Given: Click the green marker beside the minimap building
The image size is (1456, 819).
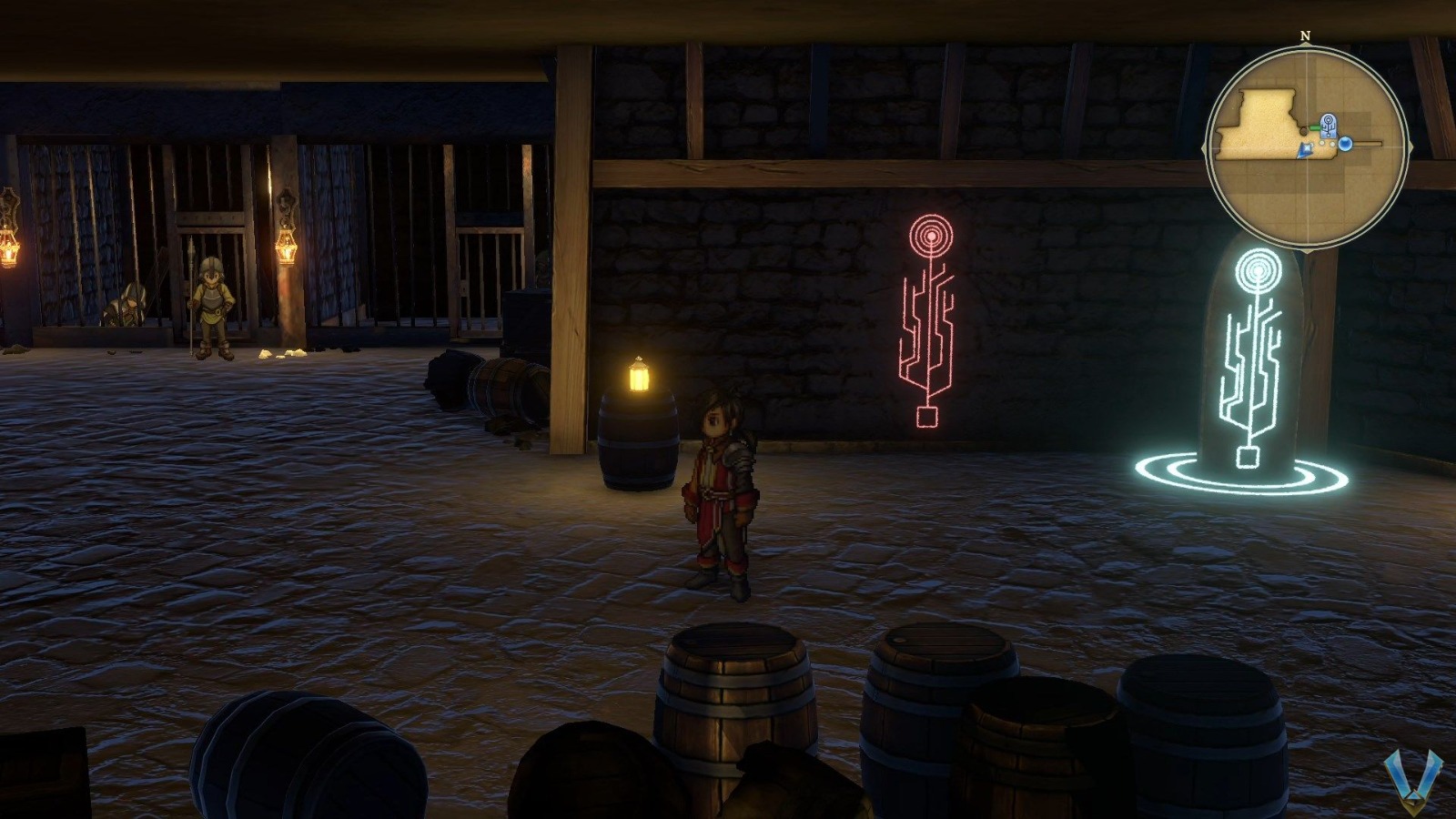Looking at the screenshot, I should click(1315, 126).
